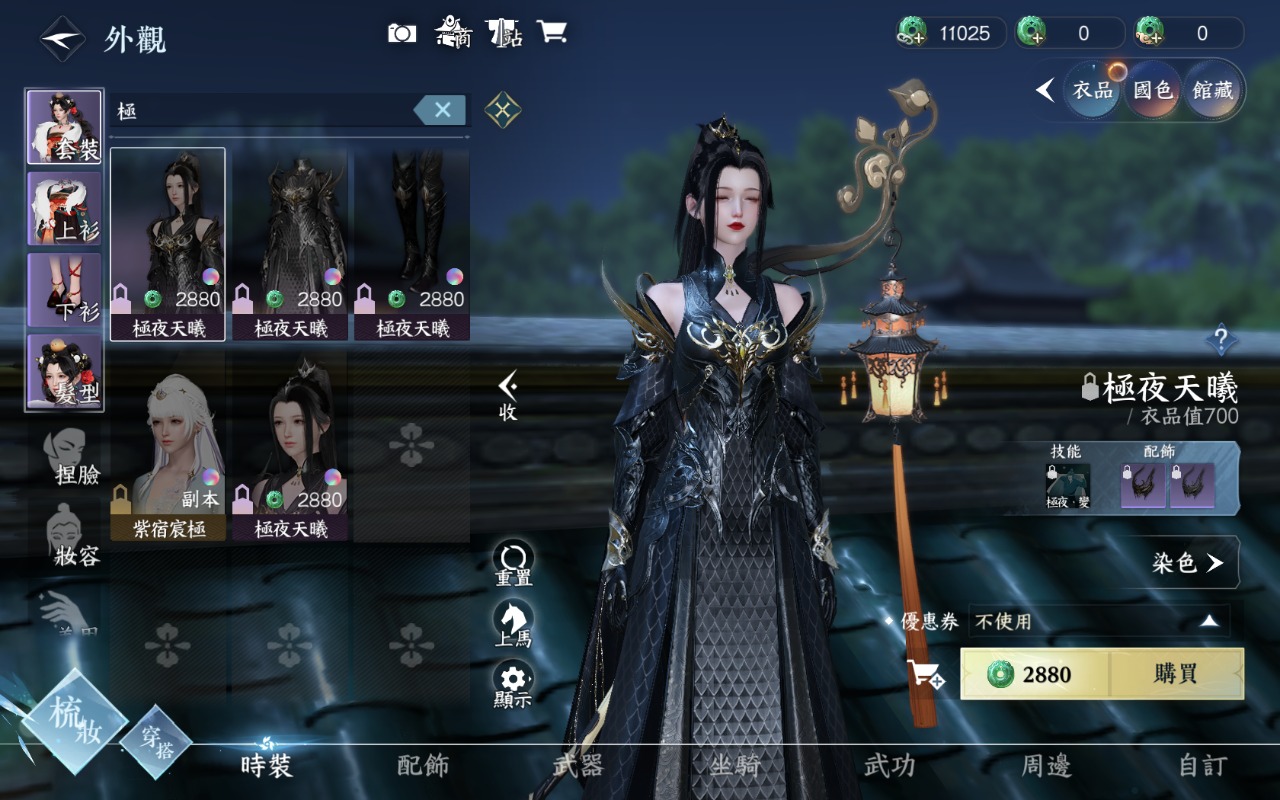Select the 上衫 top clothing category
The width and height of the screenshot is (1280, 800).
64,208
